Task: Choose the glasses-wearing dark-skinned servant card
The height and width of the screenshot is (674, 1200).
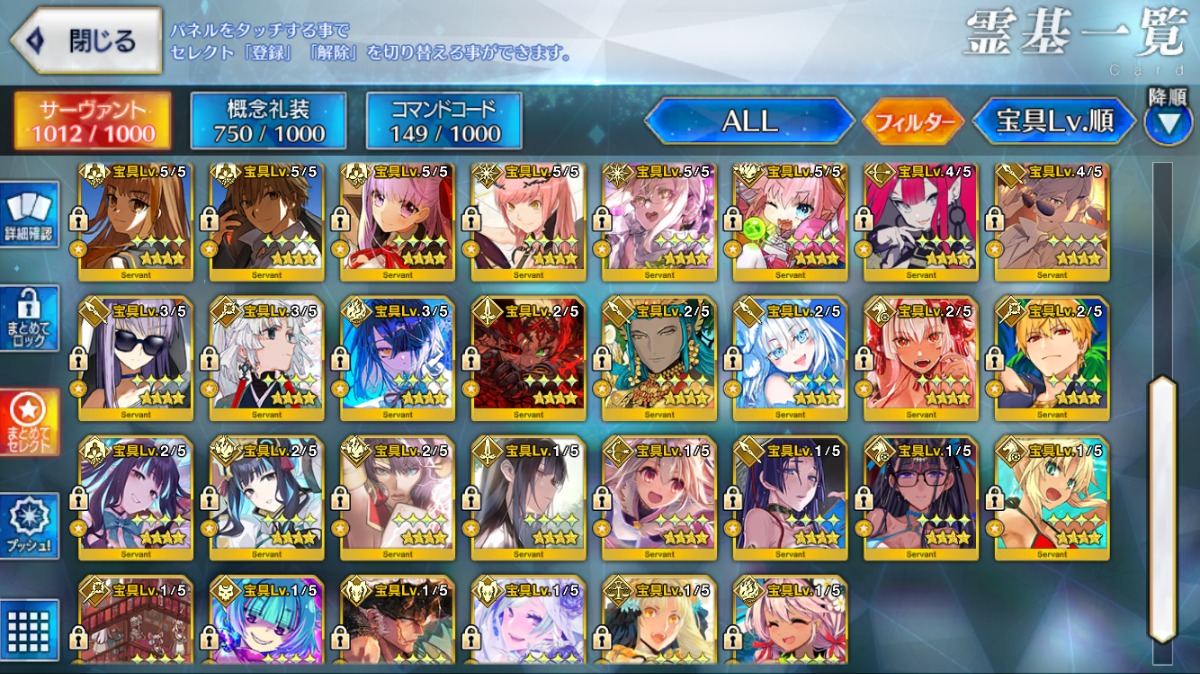Action: (921, 493)
